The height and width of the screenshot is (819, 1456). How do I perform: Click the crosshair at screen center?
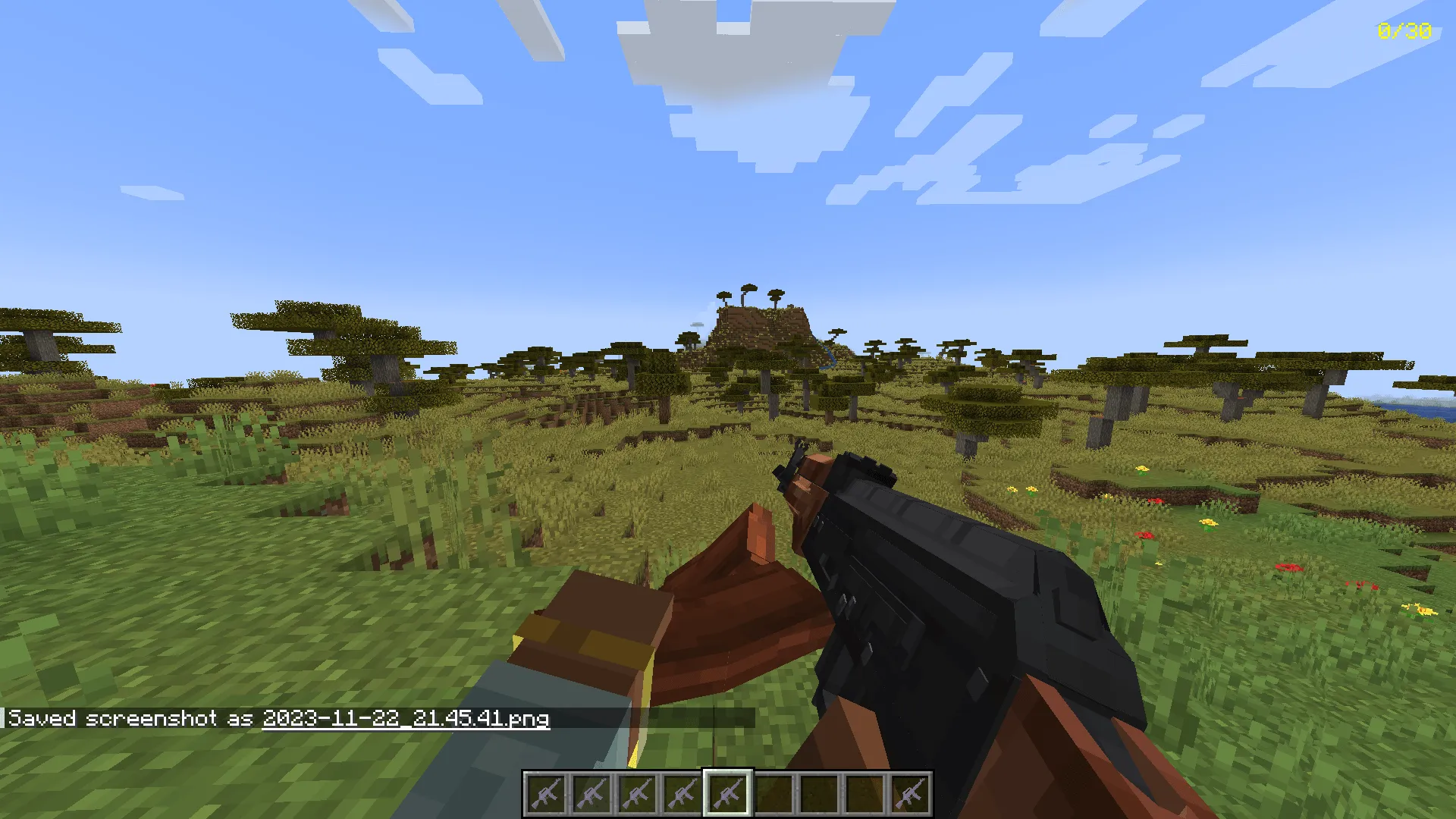click(728, 409)
